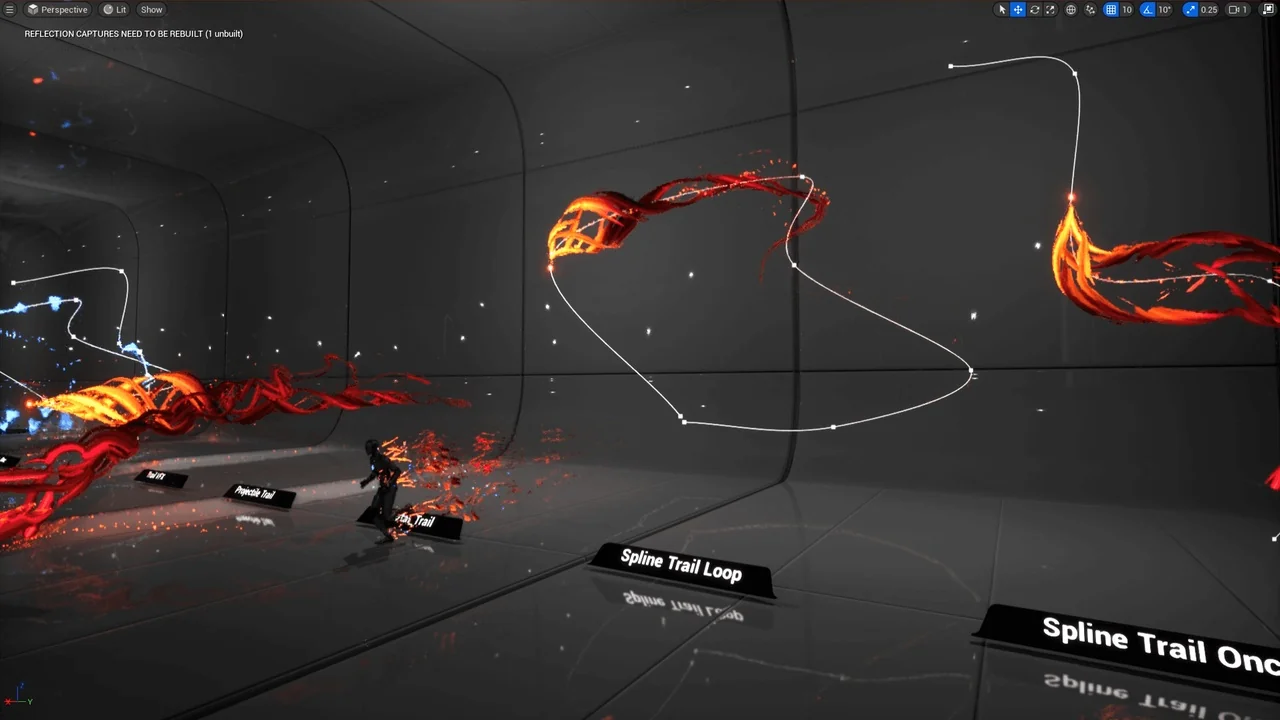Screen dimensions: 1280x720
Task: Open the surface snapping options
Action: point(1090,9)
